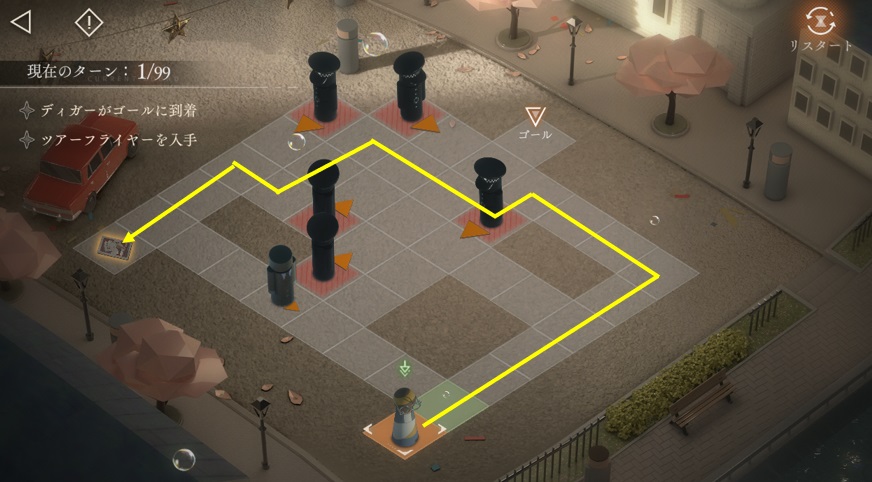Select the lighthouse unit on the orange tile
The image size is (872, 482).
[x=405, y=417]
